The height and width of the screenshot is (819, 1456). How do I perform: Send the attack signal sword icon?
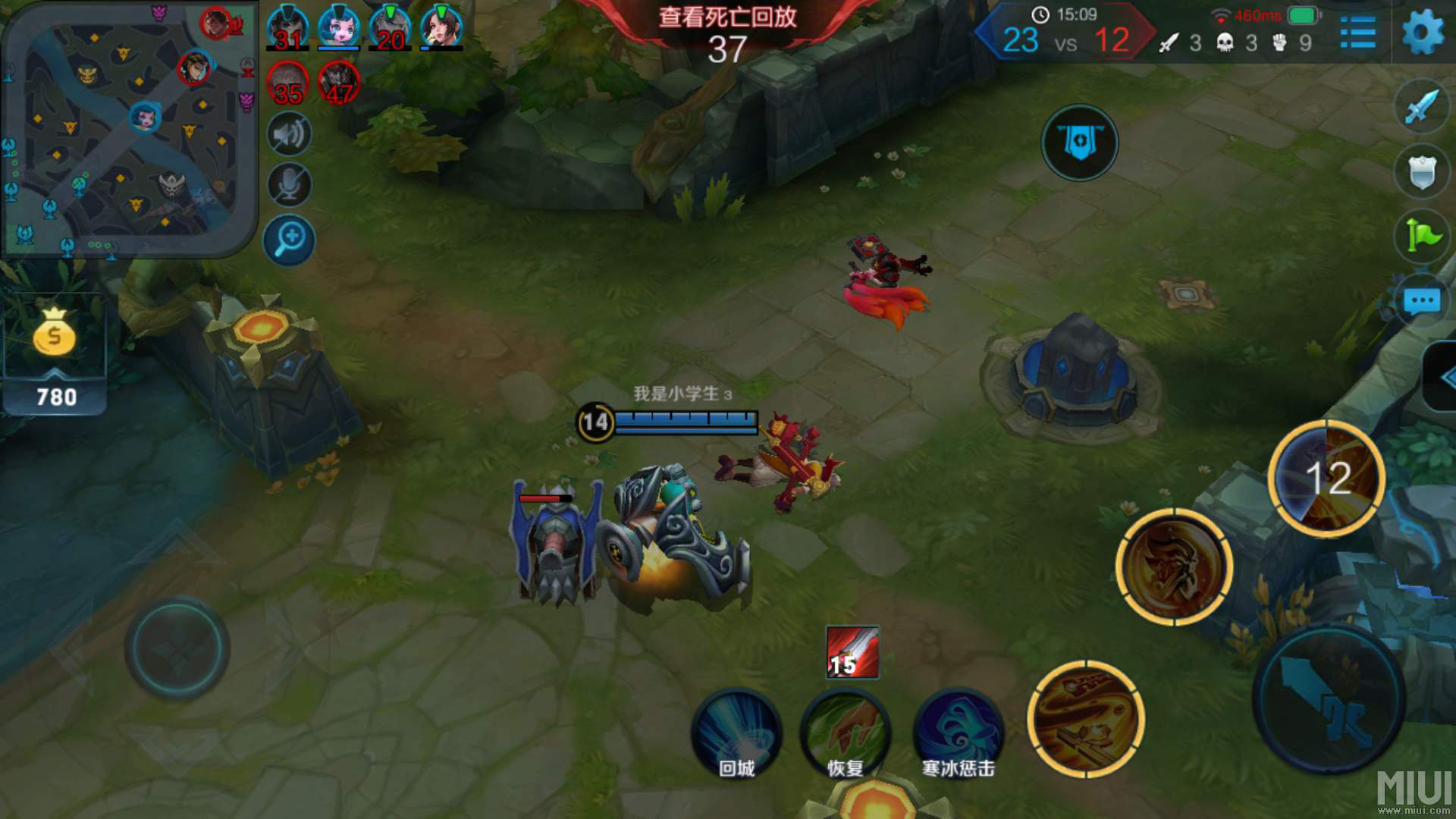1421,106
